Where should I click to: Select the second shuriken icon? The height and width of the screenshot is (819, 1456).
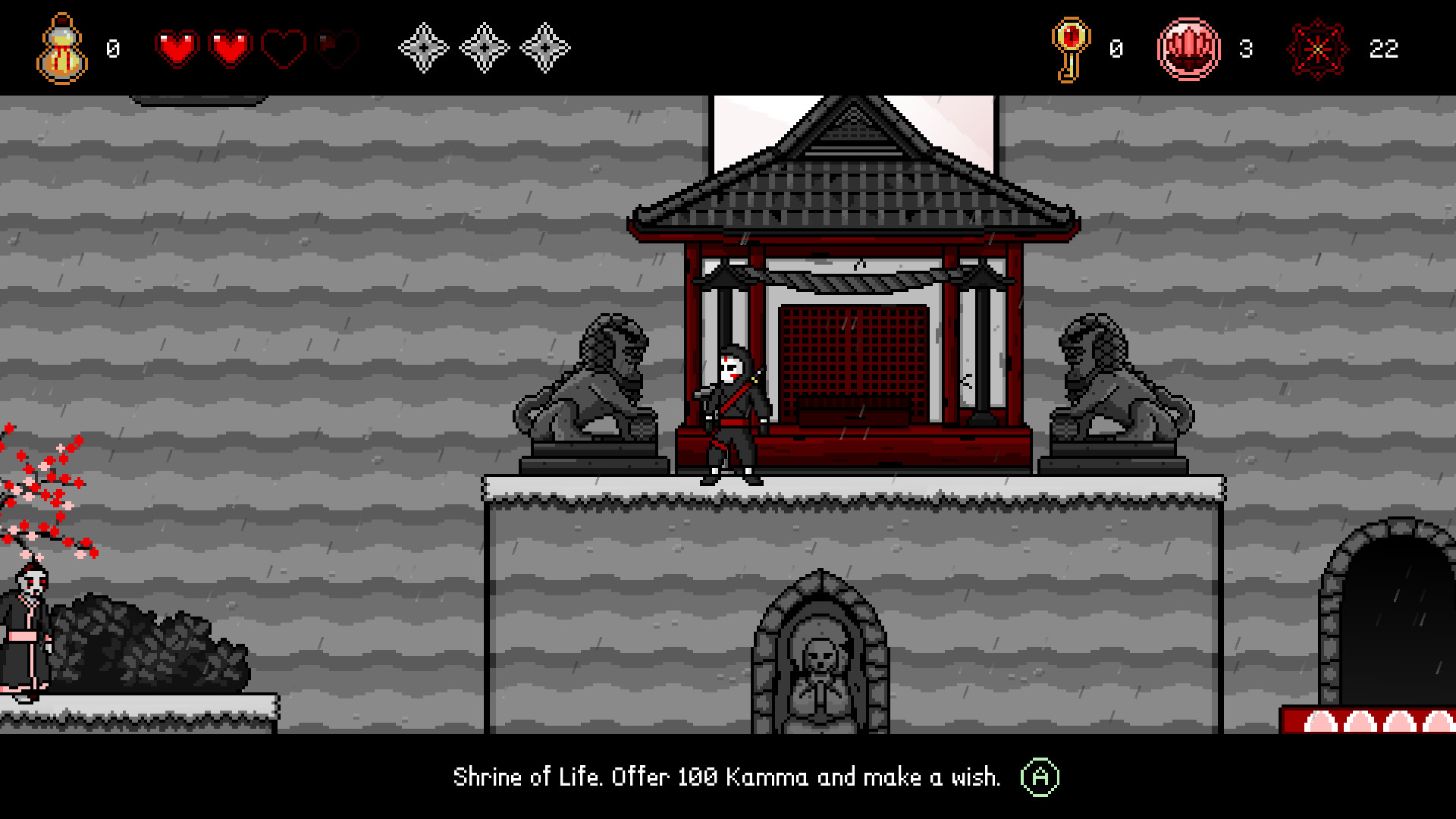(482, 47)
